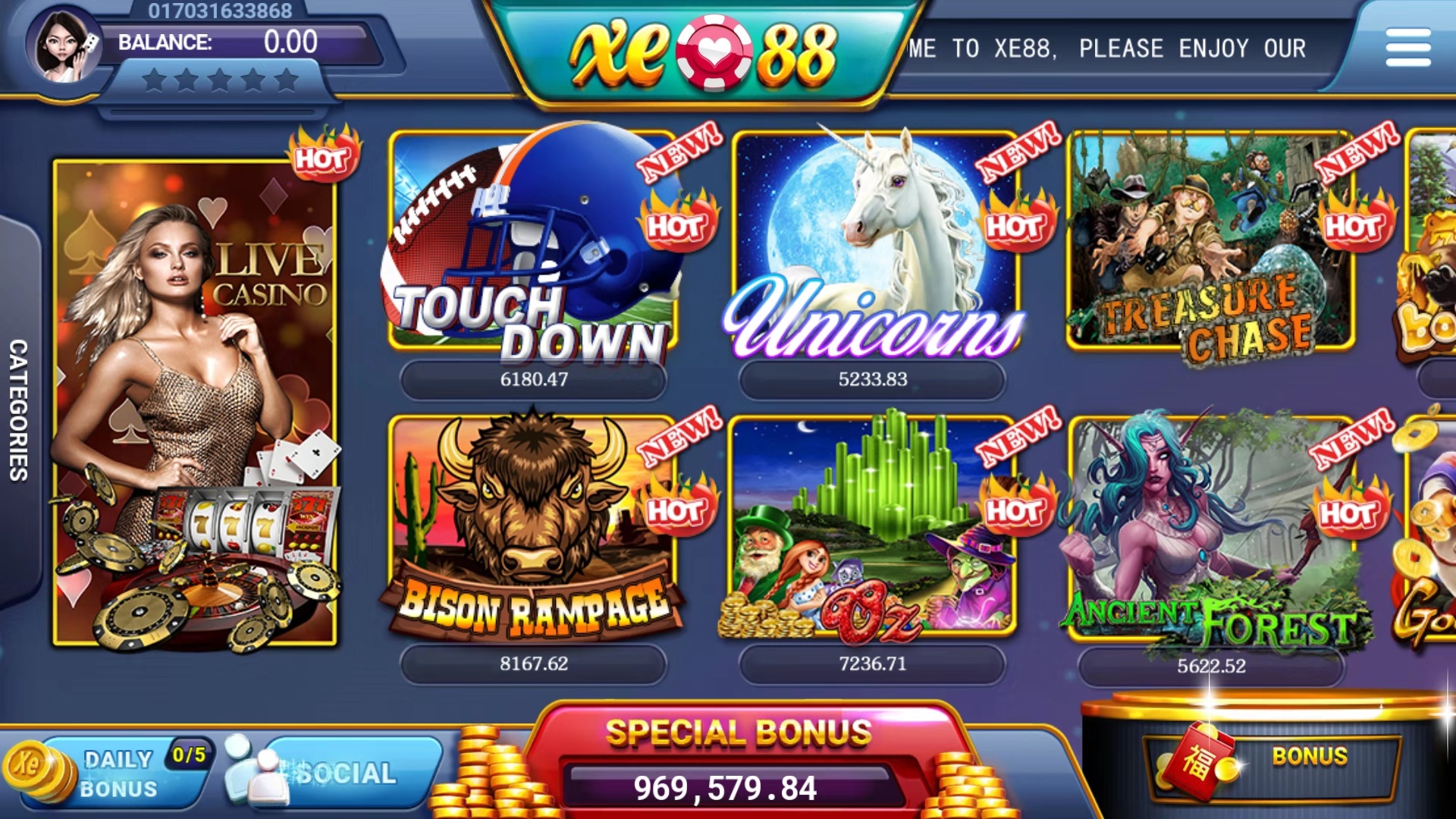Open the Live Casino banner
1456x819 pixels.
tap(195, 402)
